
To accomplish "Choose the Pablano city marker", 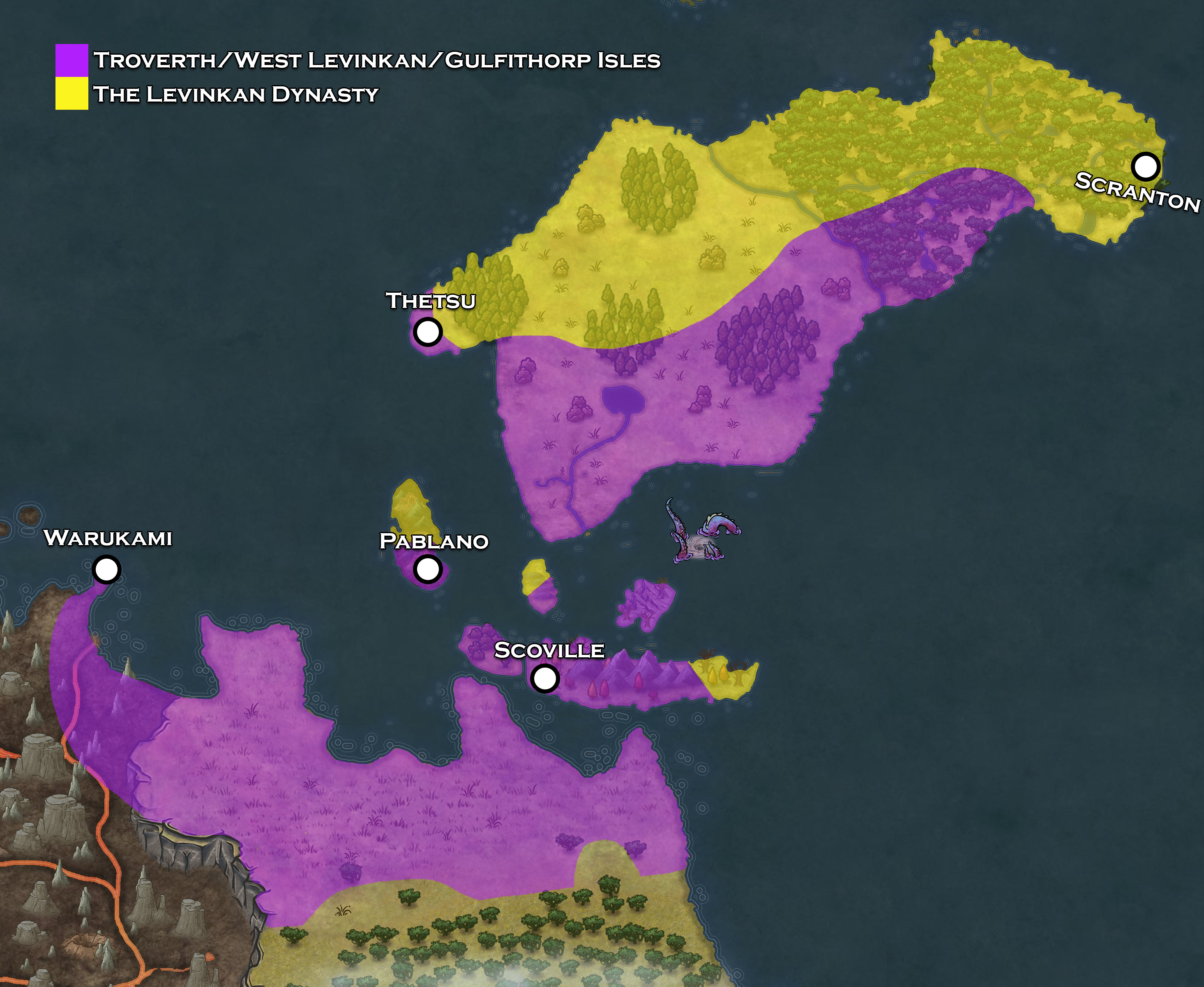I will pos(427,569).
